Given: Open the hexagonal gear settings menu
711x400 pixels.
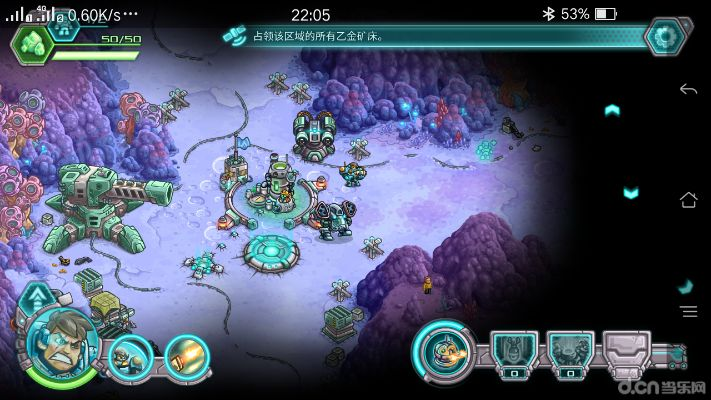Looking at the screenshot, I should (662, 37).
